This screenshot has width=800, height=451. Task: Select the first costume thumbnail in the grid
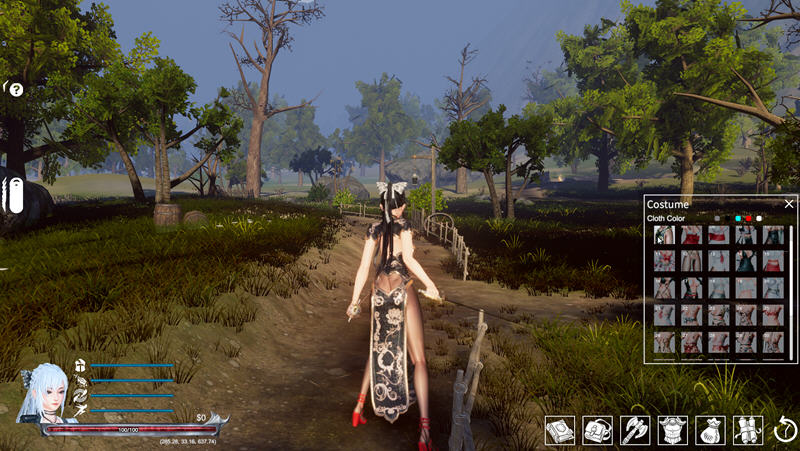[x=664, y=236]
